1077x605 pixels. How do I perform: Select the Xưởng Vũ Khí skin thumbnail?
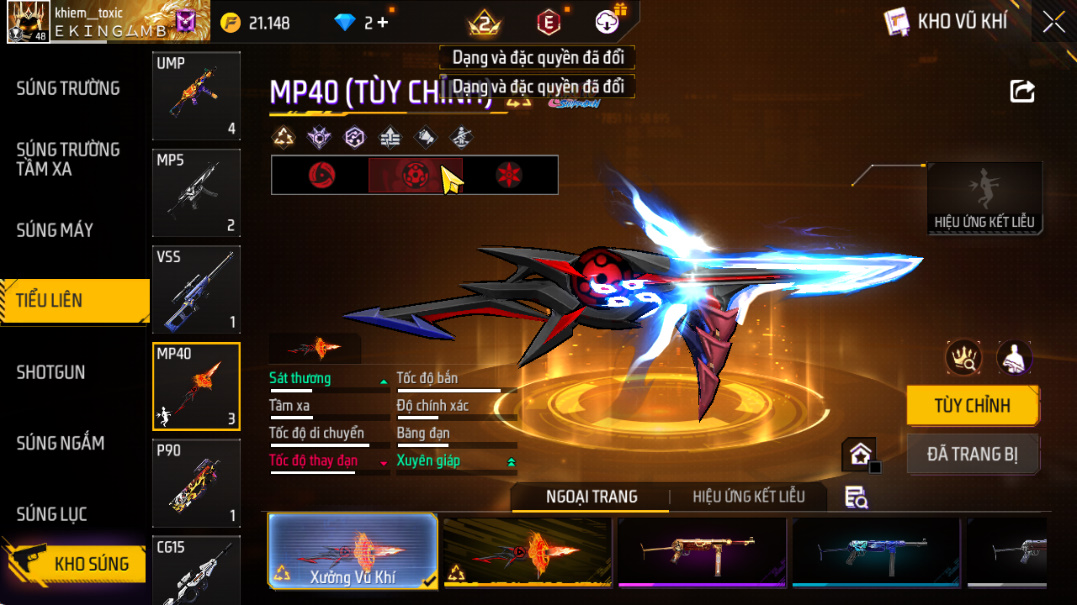coord(353,550)
